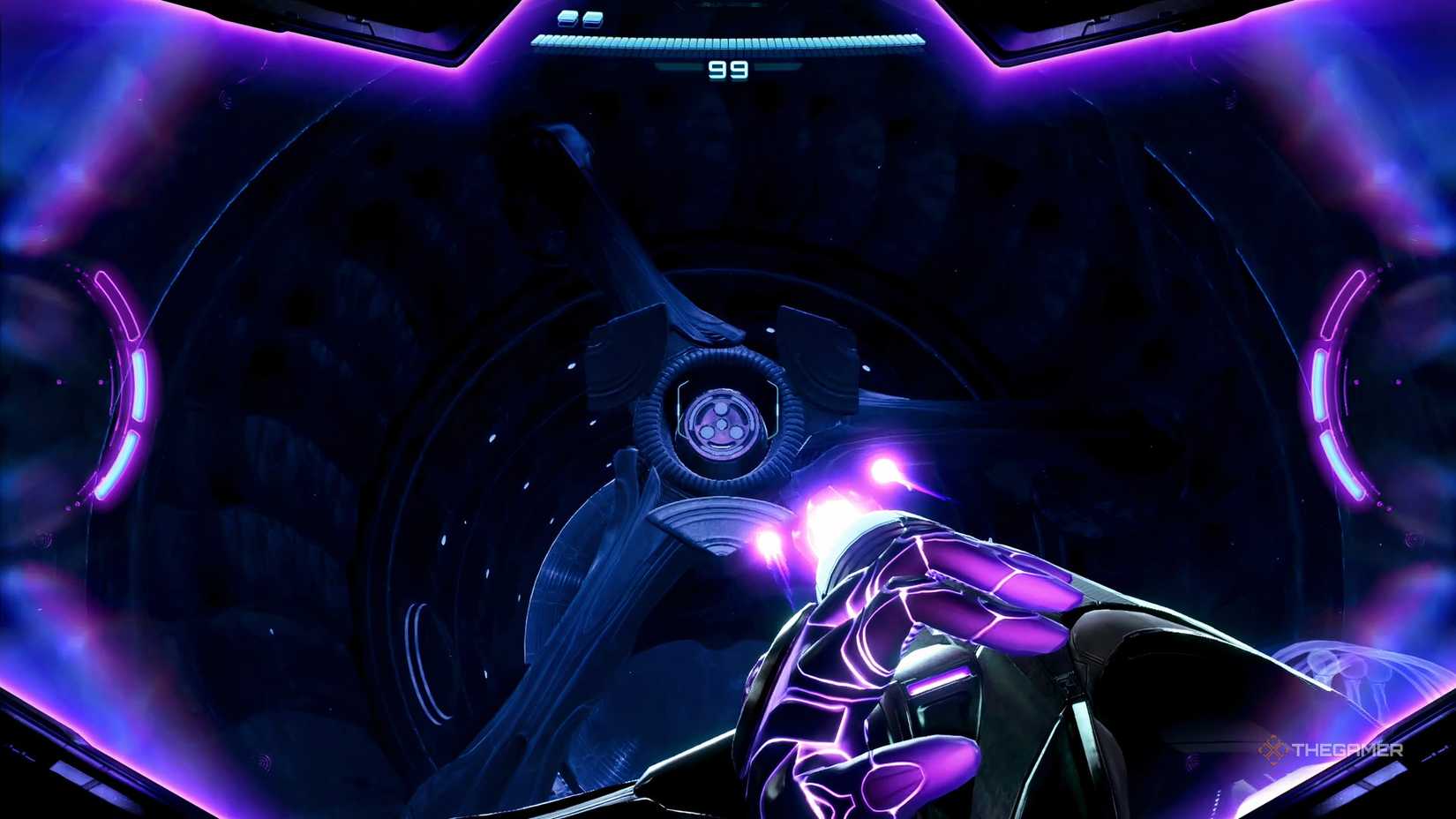Click the TheGamer diamond logo icon
Viewport: 1456px width, 819px height.
(x=1273, y=752)
